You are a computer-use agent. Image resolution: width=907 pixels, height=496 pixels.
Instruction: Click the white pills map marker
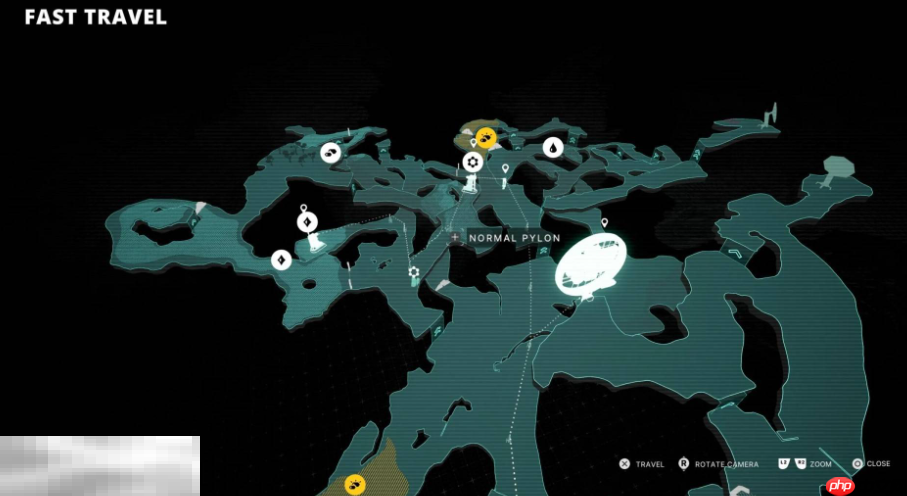(330, 153)
